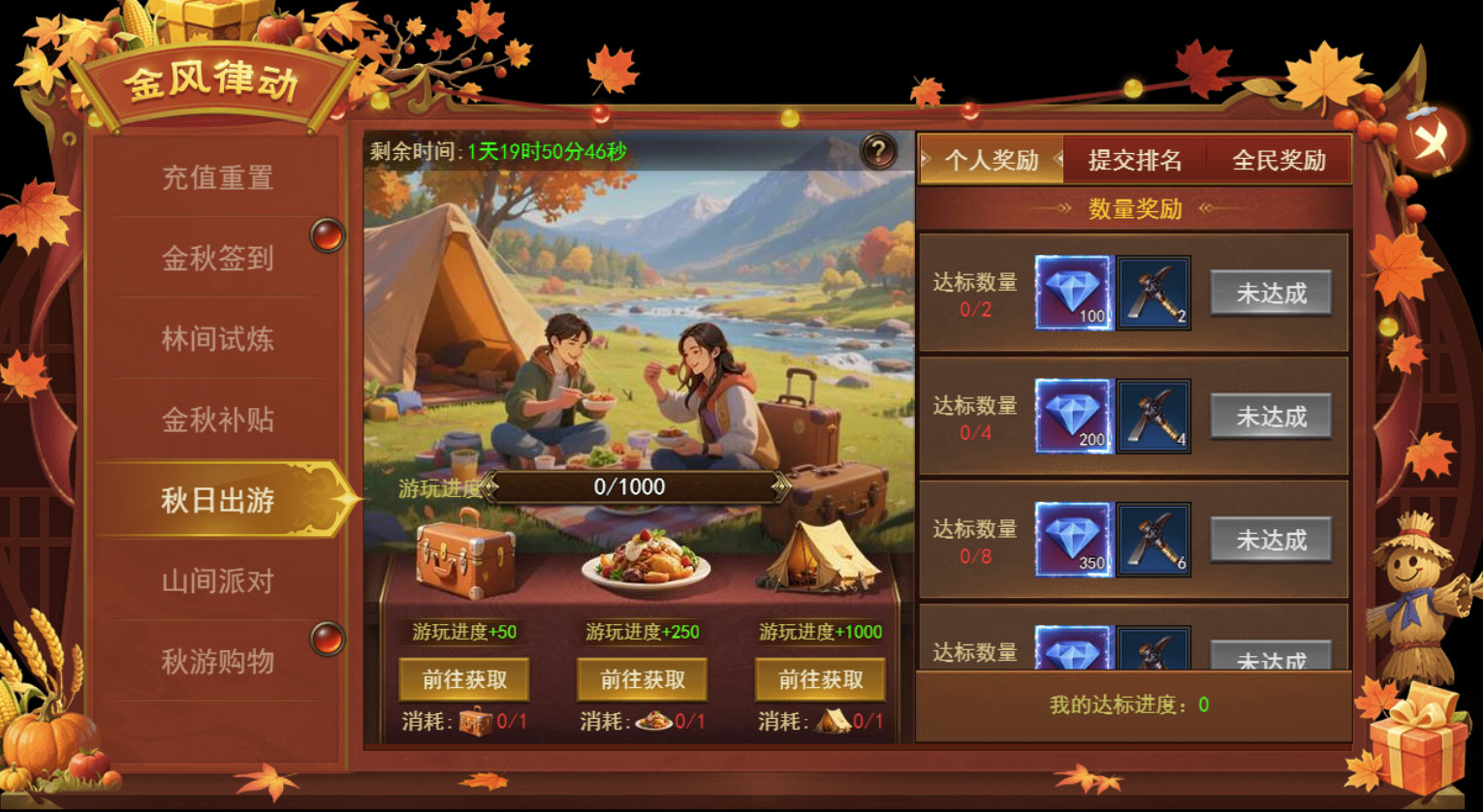Click 未达成 button for the 0/2 reward
Screen dimensions: 1483x812
tap(1271, 293)
